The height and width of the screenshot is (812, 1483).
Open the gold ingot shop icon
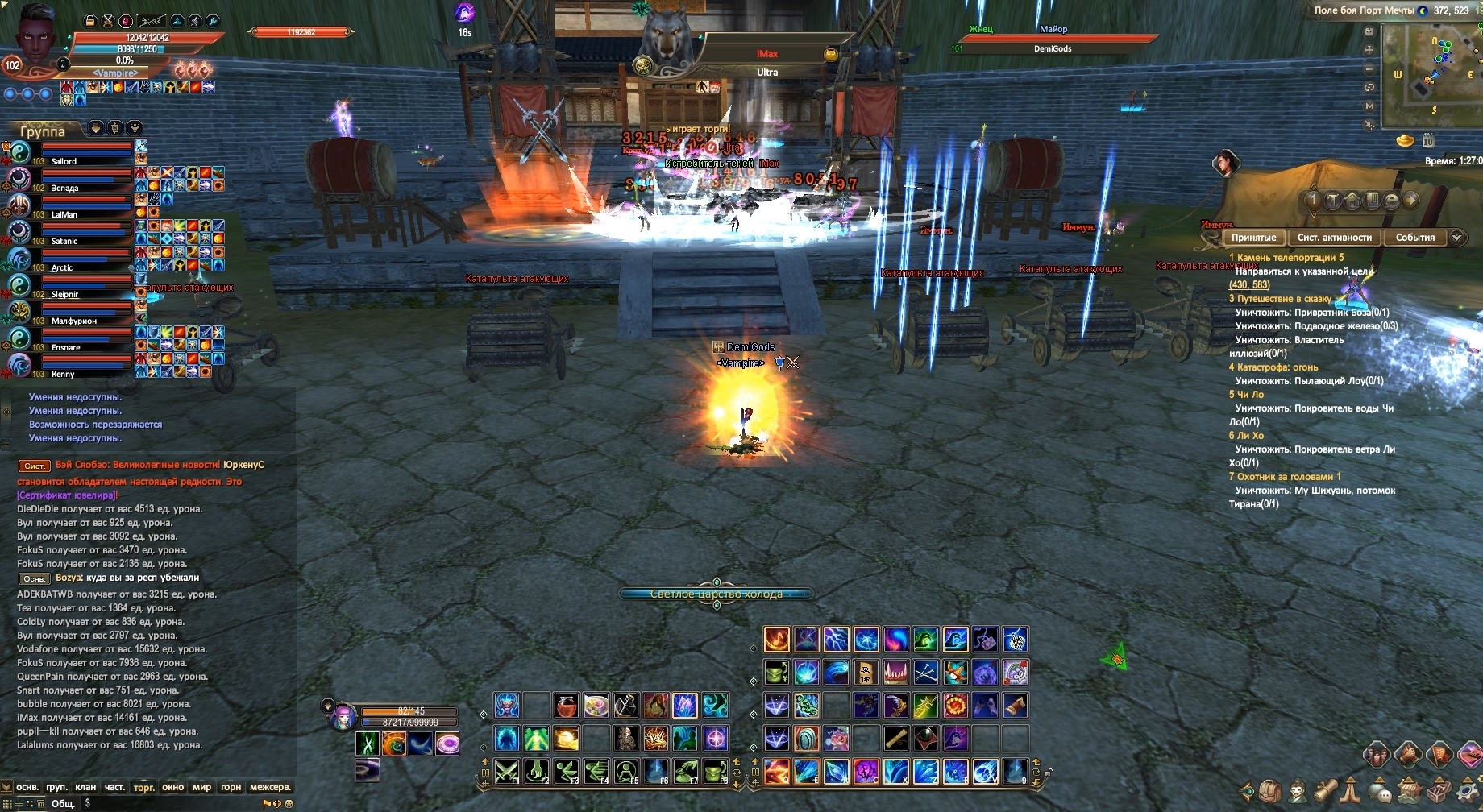tap(1405, 141)
